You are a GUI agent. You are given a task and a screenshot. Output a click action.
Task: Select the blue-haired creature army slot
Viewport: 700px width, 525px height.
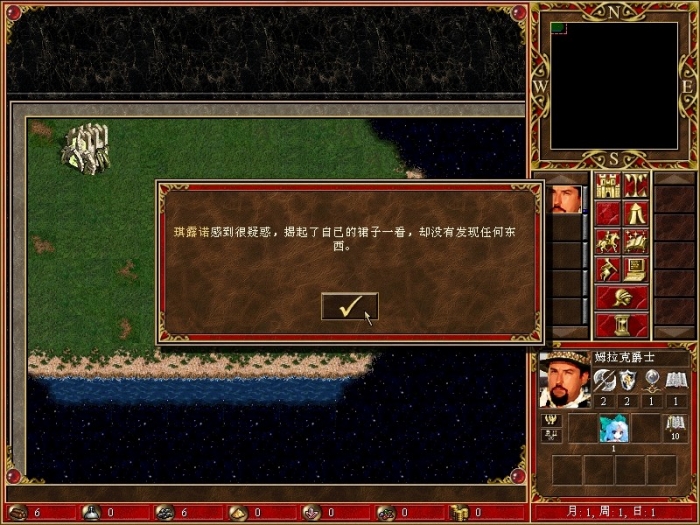click(x=613, y=428)
